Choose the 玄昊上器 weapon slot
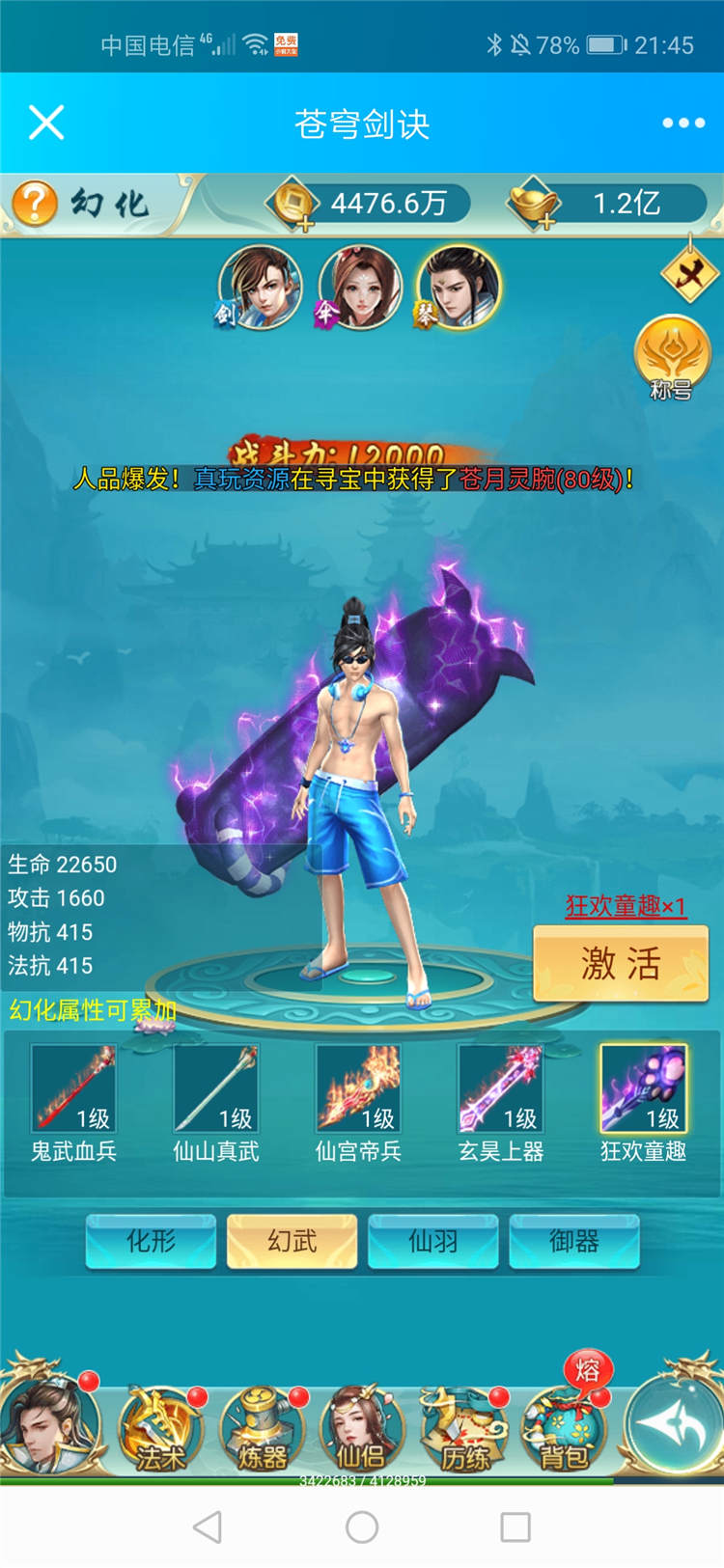This screenshot has width=724, height=1568. (501, 1089)
